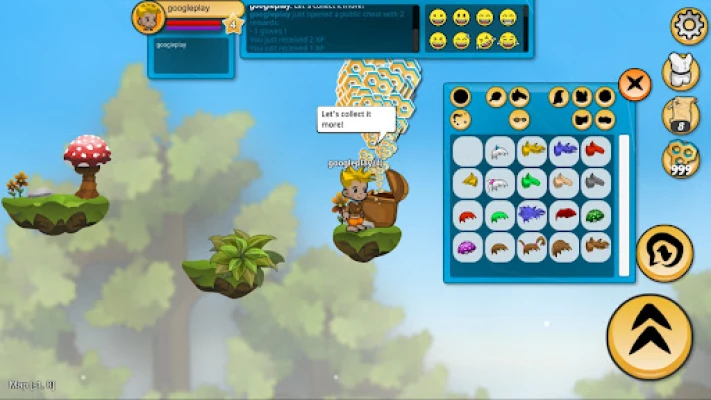This screenshot has height=400, width=711.
Task: Select the gray hair style
Action: pyautogui.click(x=596, y=183)
